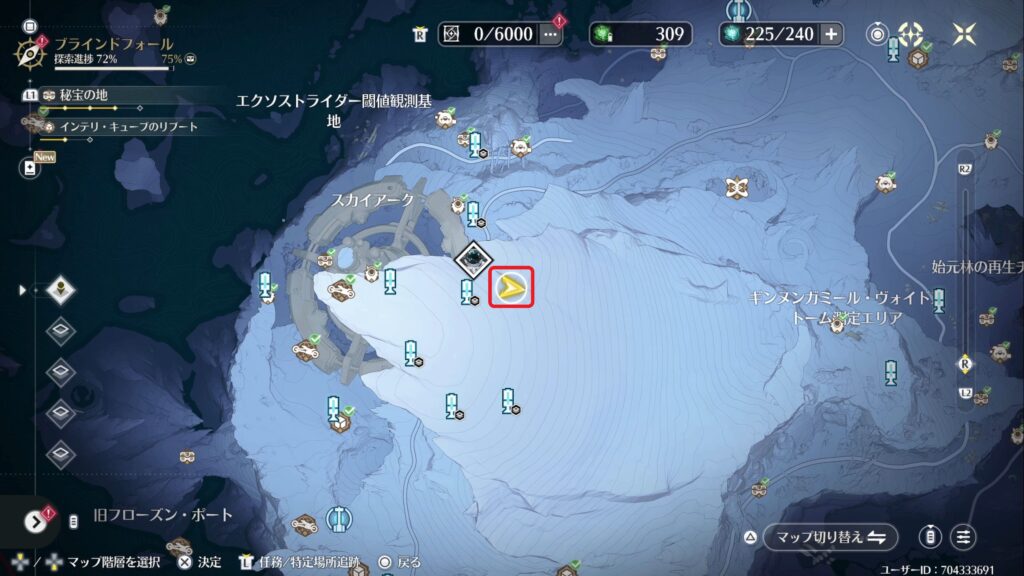Select the インテリ・キューブのリブート quest entry
This screenshot has height=576, width=1024.
(x=128, y=126)
